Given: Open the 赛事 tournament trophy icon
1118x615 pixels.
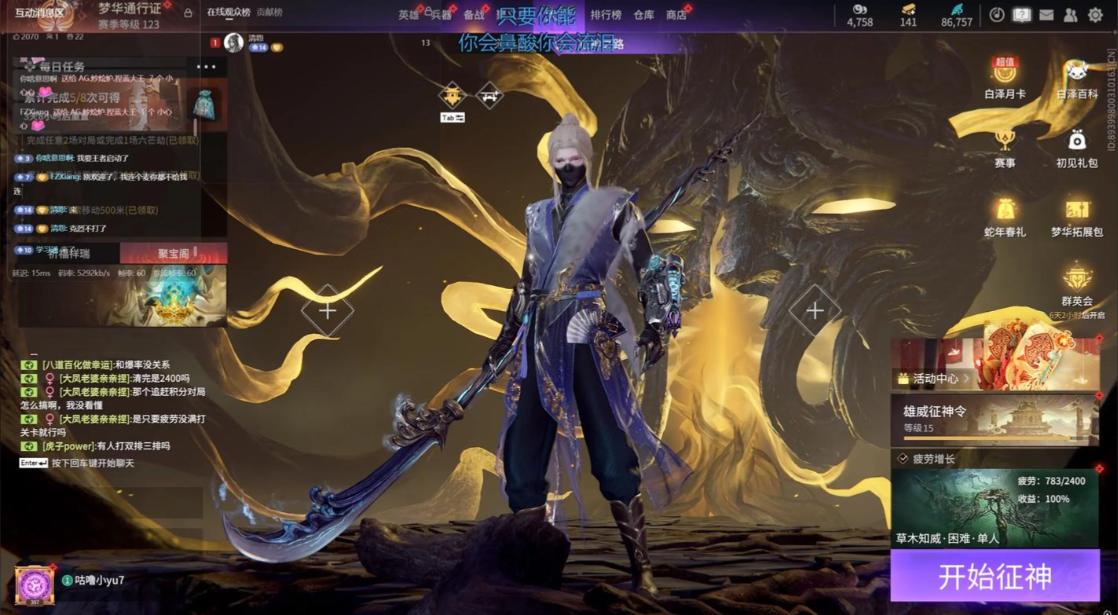Looking at the screenshot, I should 1005,146.
